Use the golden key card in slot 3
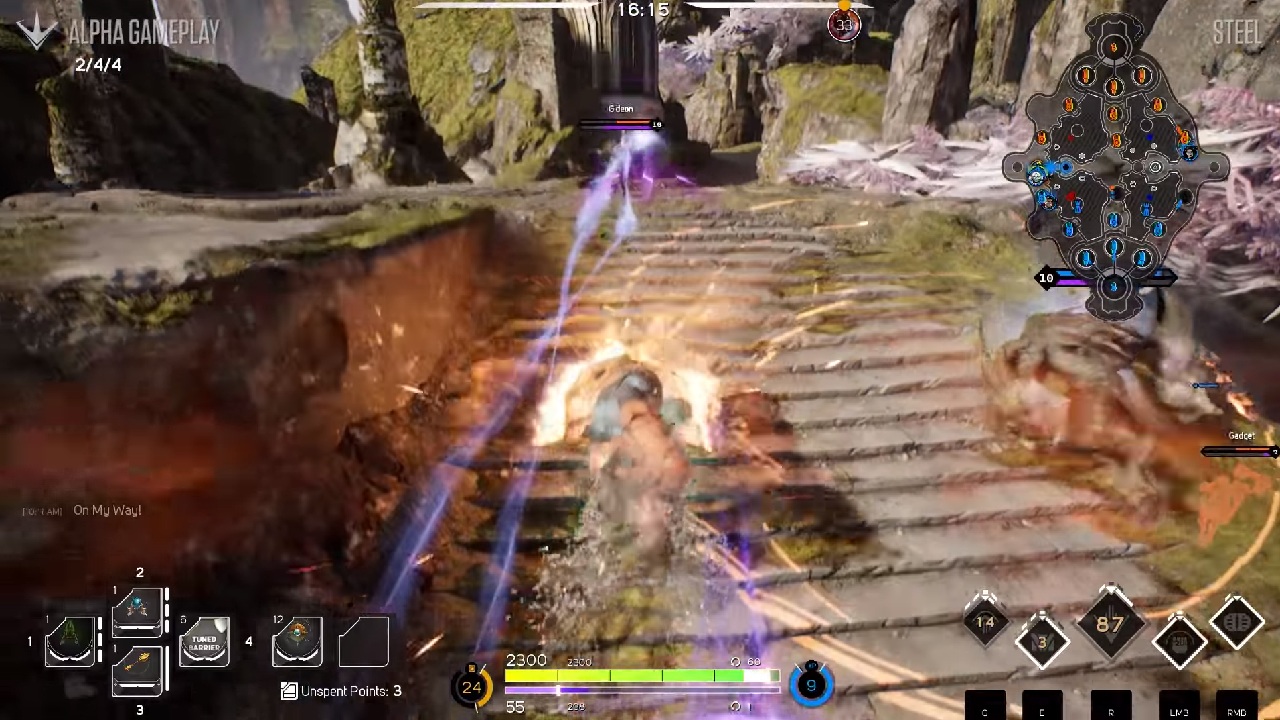This screenshot has height=720, width=1280. click(x=138, y=669)
